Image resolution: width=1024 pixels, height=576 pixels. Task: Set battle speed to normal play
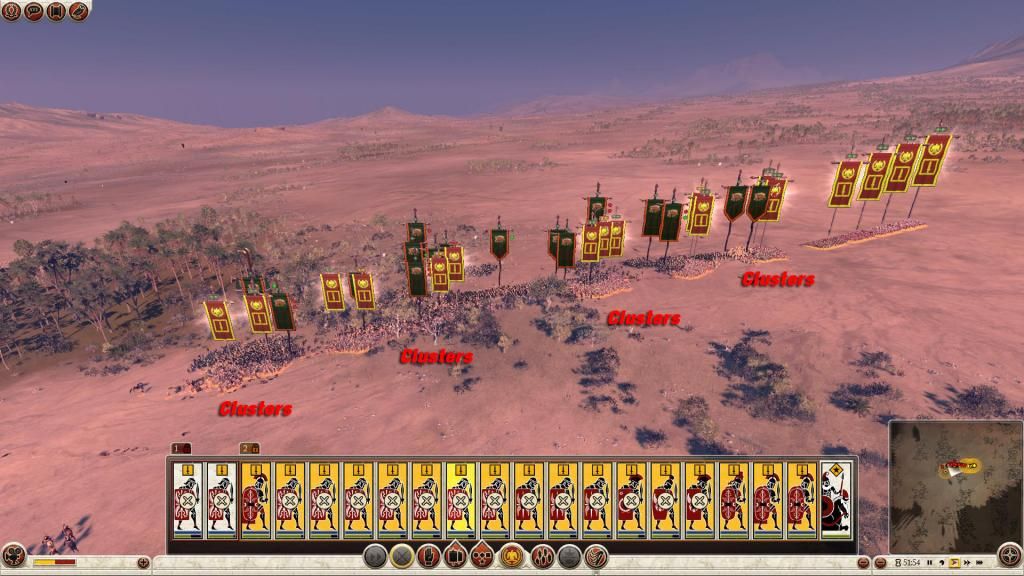click(x=954, y=562)
